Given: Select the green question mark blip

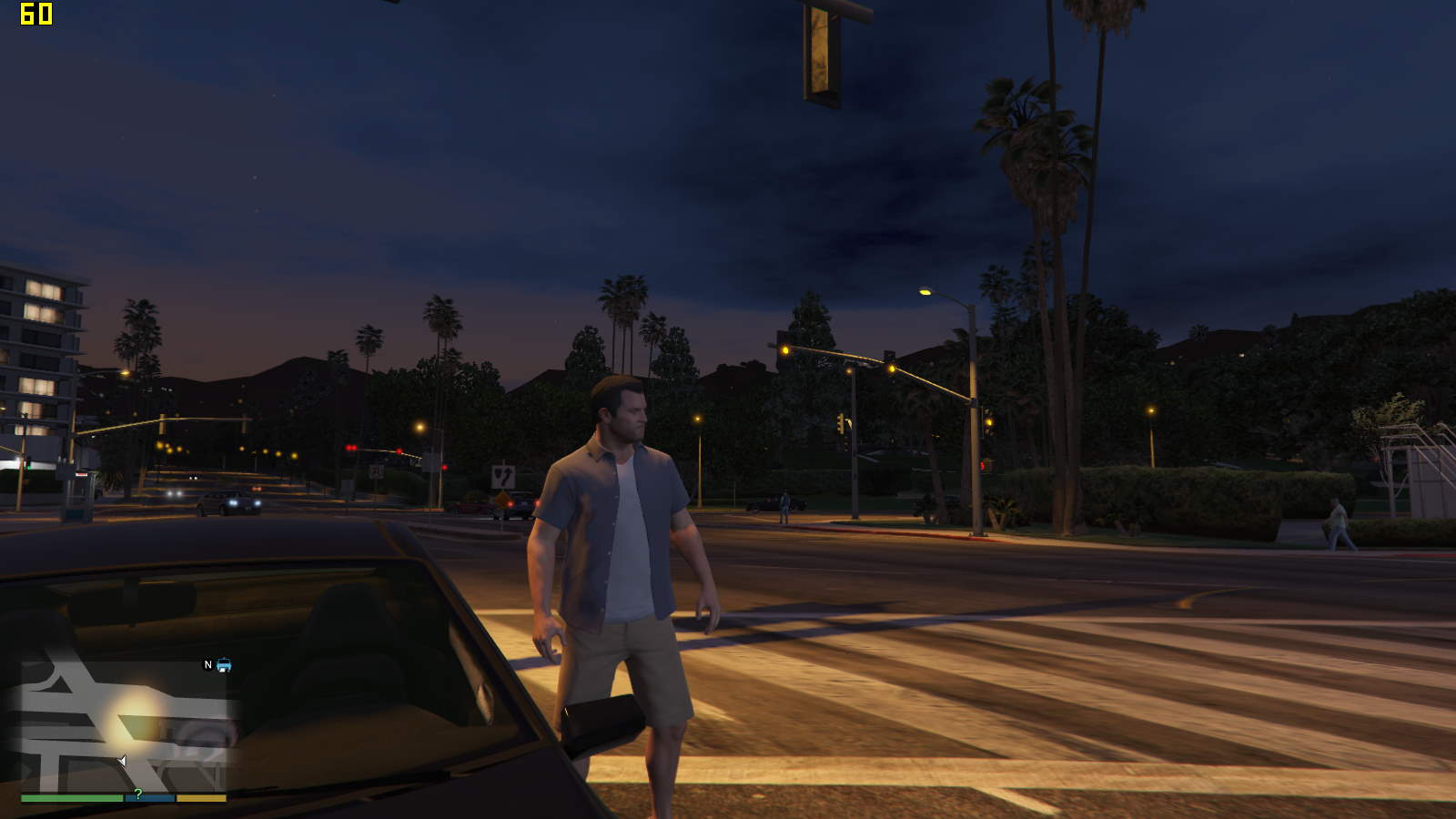Looking at the screenshot, I should click(x=138, y=794).
